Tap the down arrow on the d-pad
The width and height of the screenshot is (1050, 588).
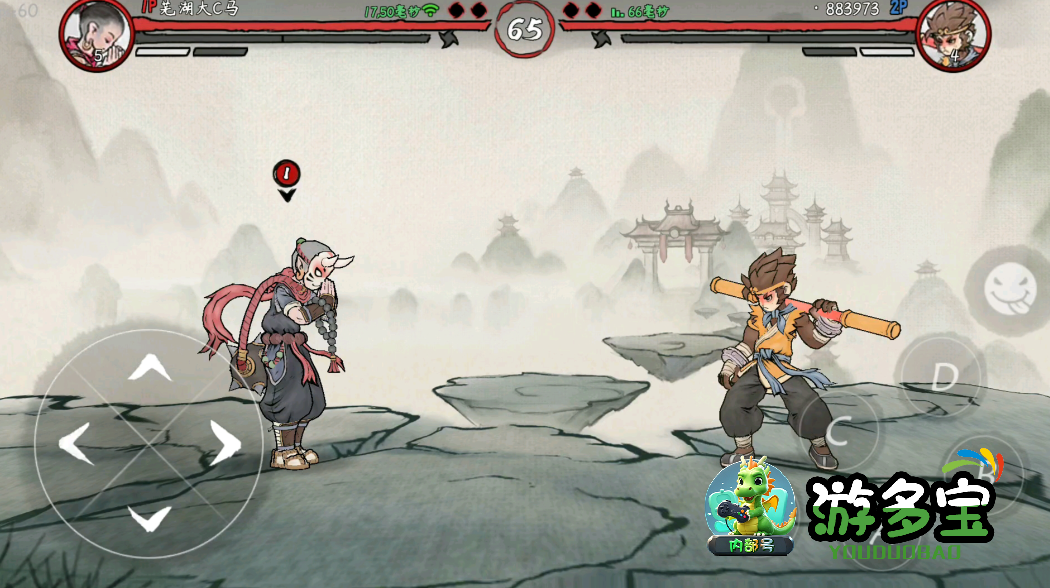(149, 516)
